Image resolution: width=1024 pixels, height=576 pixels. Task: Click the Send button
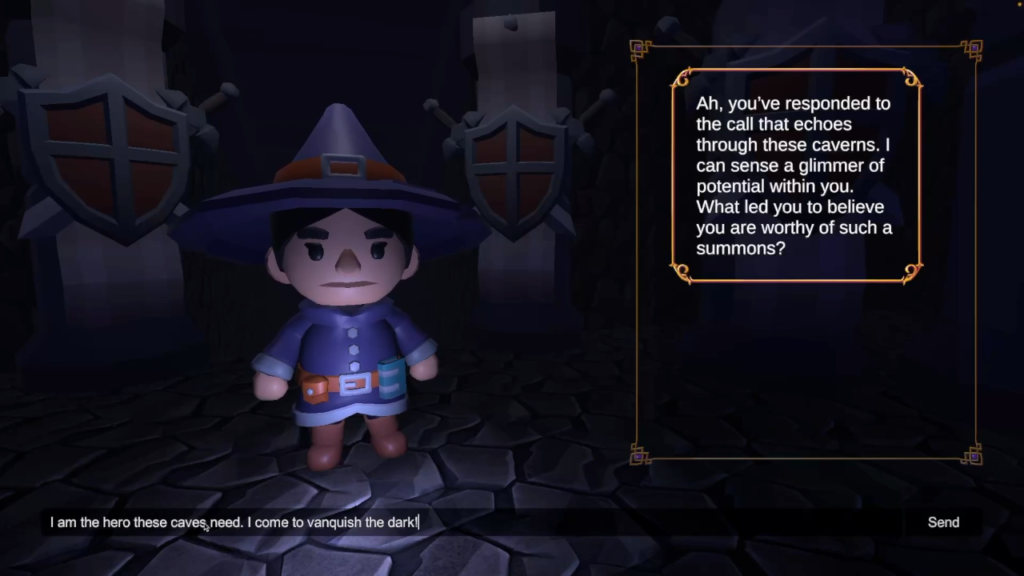pos(943,522)
